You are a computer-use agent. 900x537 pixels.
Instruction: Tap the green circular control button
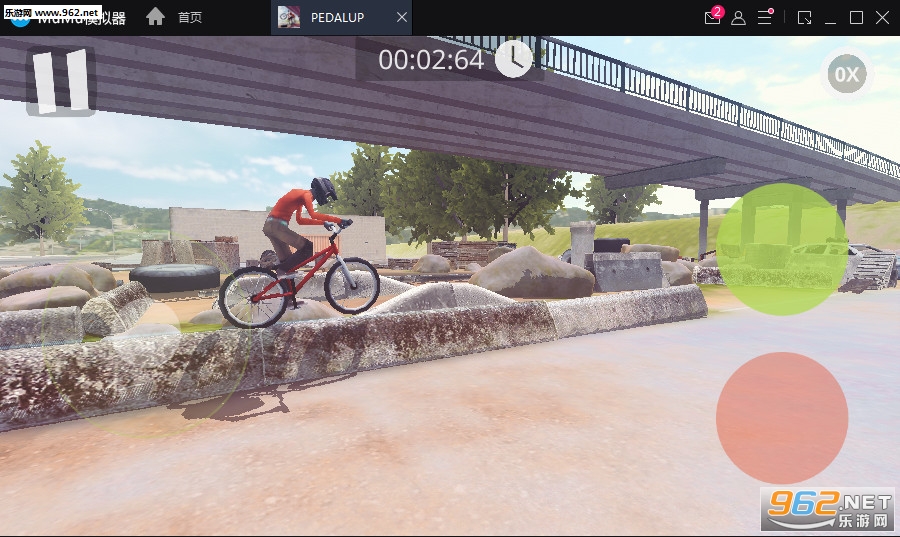pyautogui.click(x=782, y=249)
